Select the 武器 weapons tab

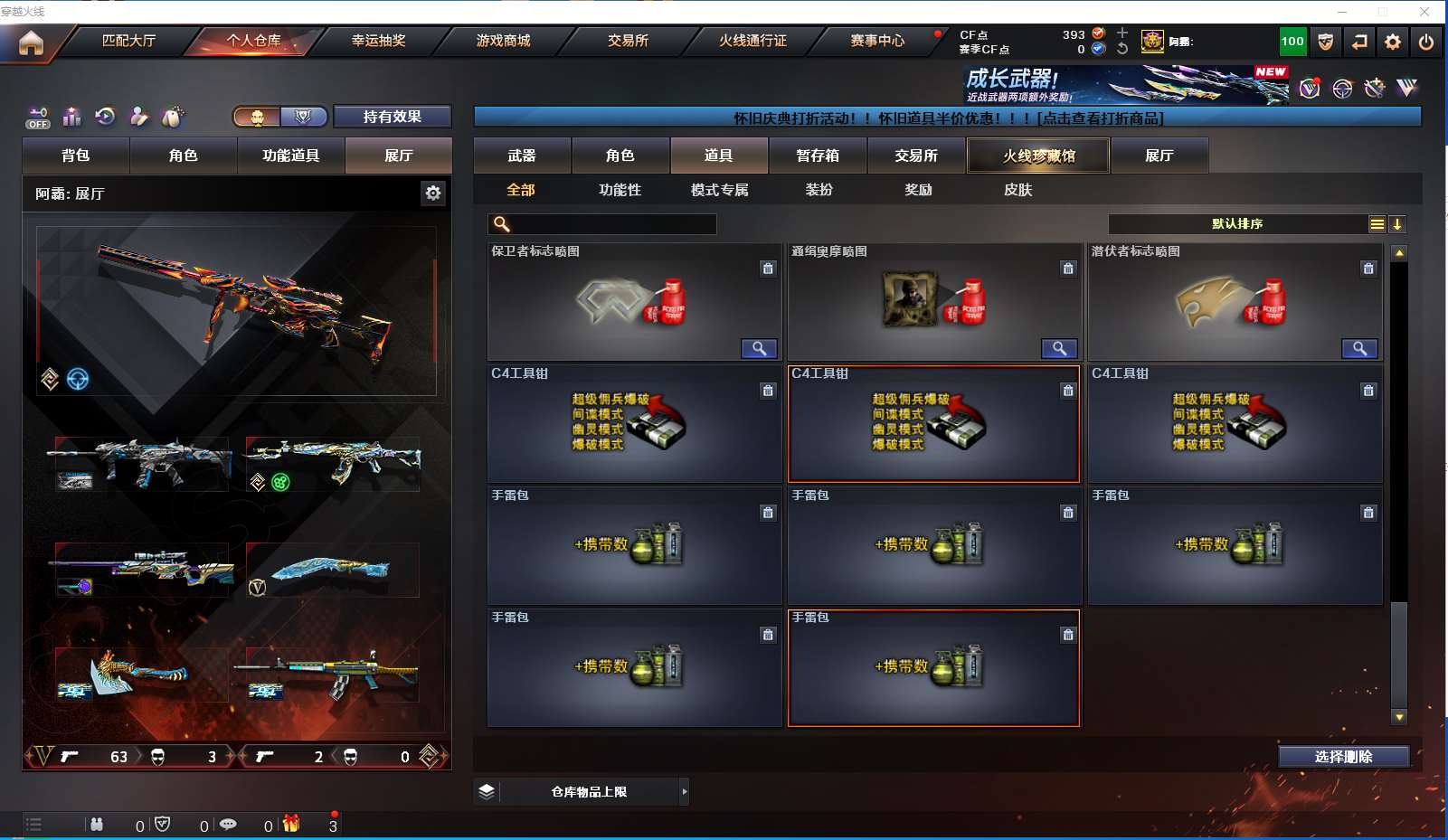[522, 156]
